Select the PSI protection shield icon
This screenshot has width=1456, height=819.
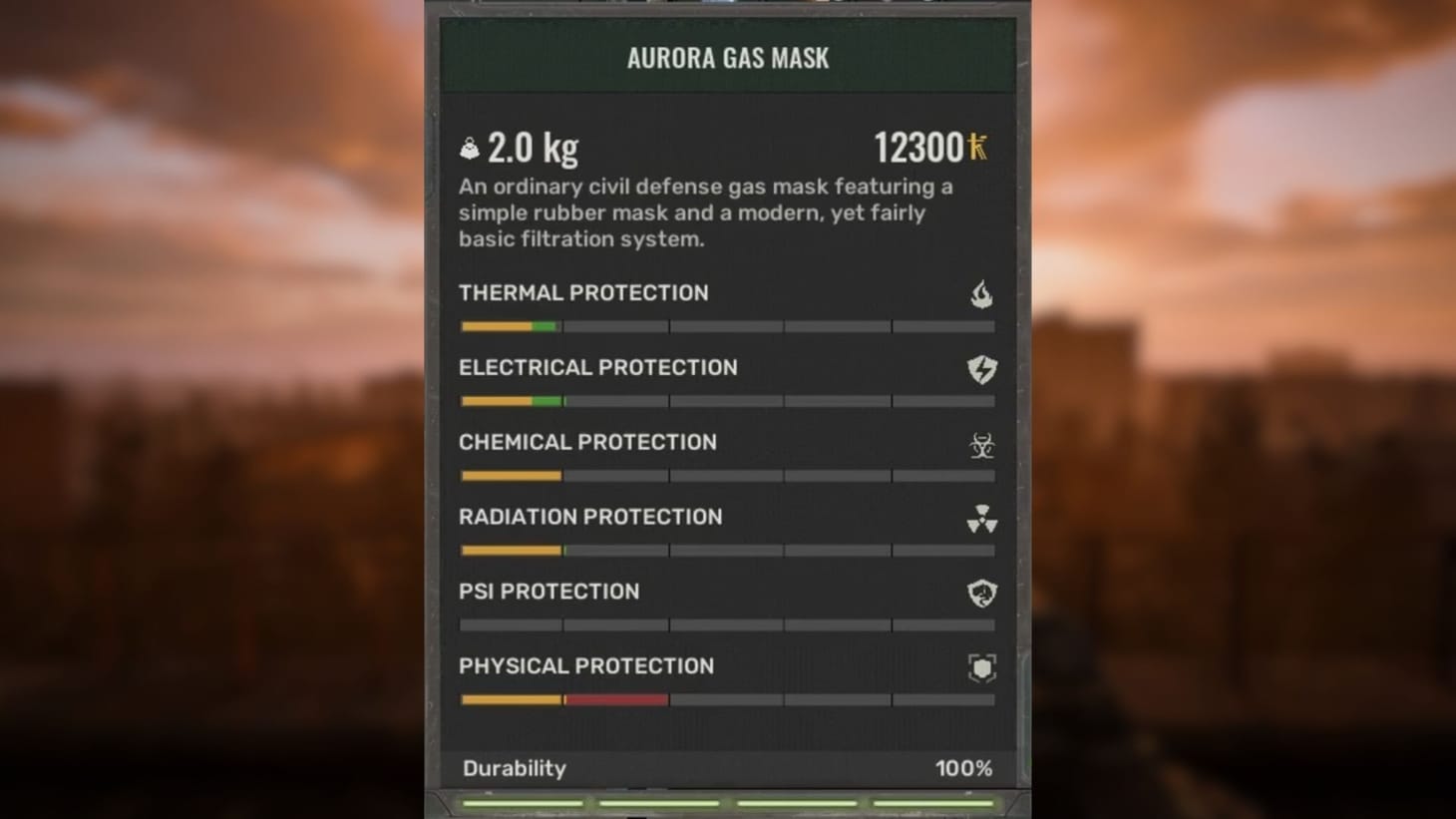point(981,592)
